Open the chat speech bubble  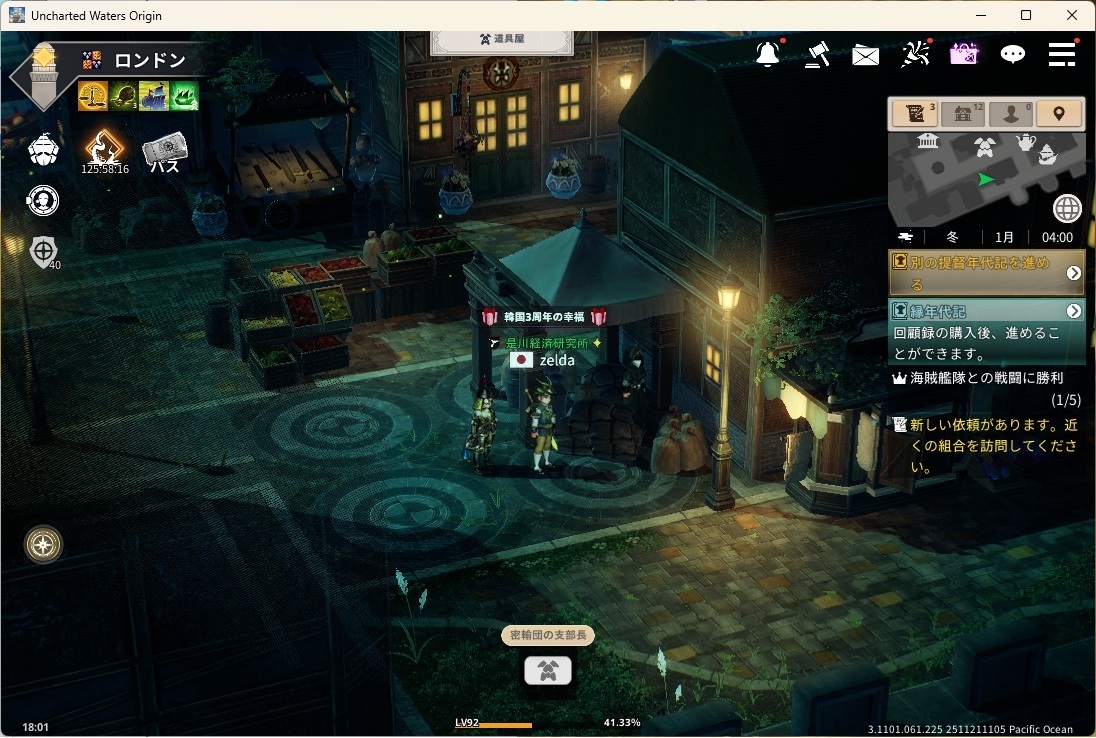coord(1013,55)
